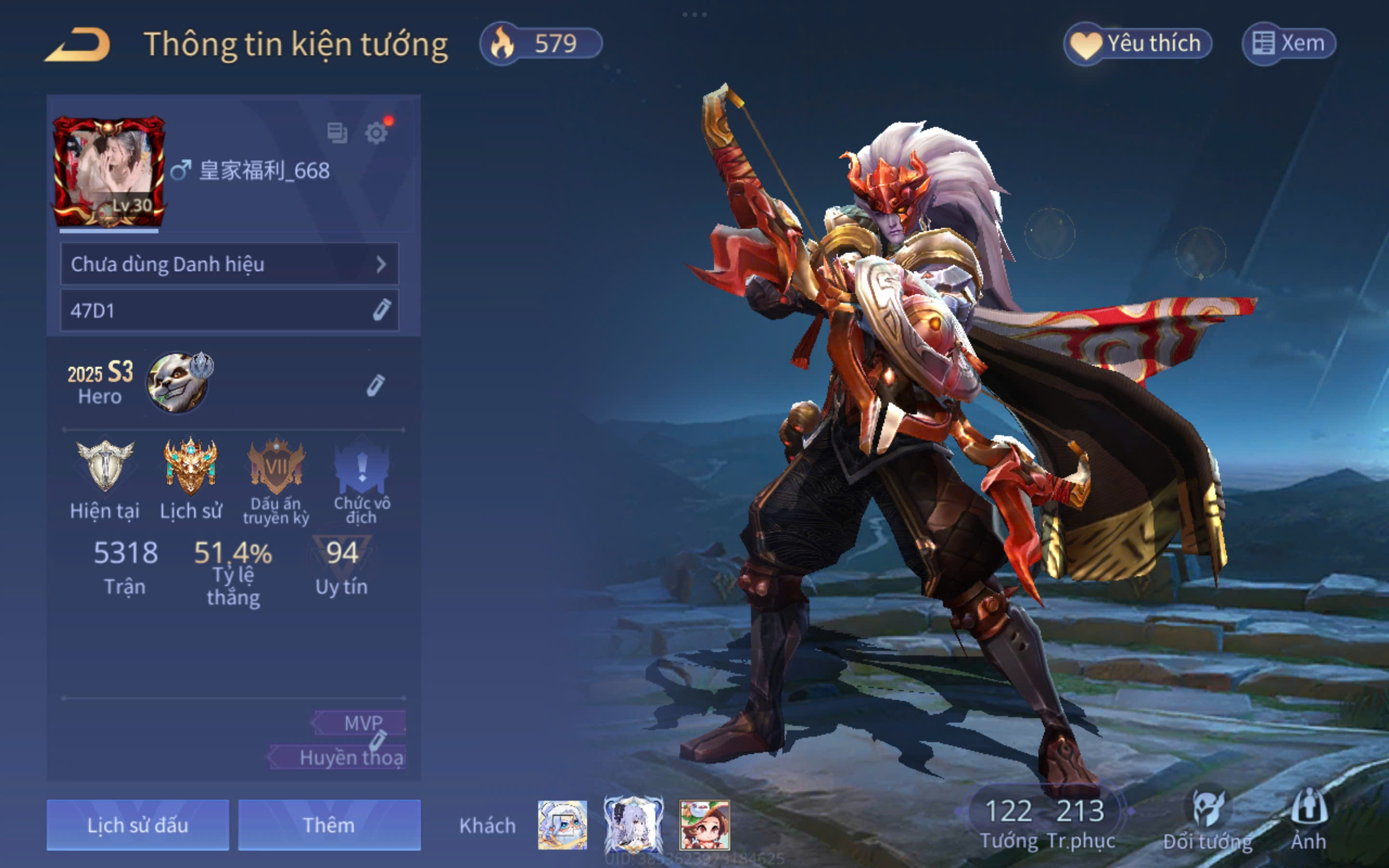The width and height of the screenshot is (1389, 868).
Task: Open the chat card icon beside the gear
Action: (337, 133)
